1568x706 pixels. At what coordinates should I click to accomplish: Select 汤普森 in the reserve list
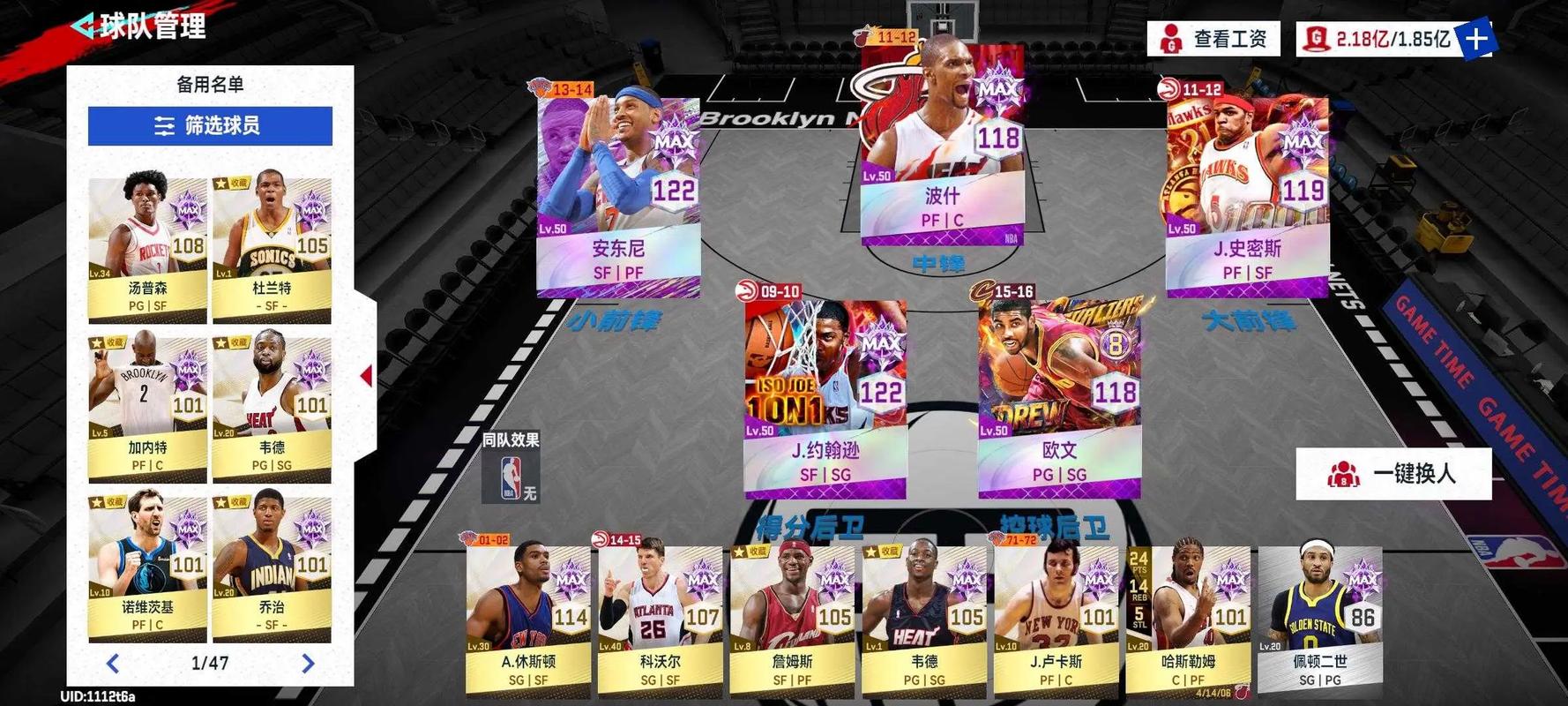147,248
